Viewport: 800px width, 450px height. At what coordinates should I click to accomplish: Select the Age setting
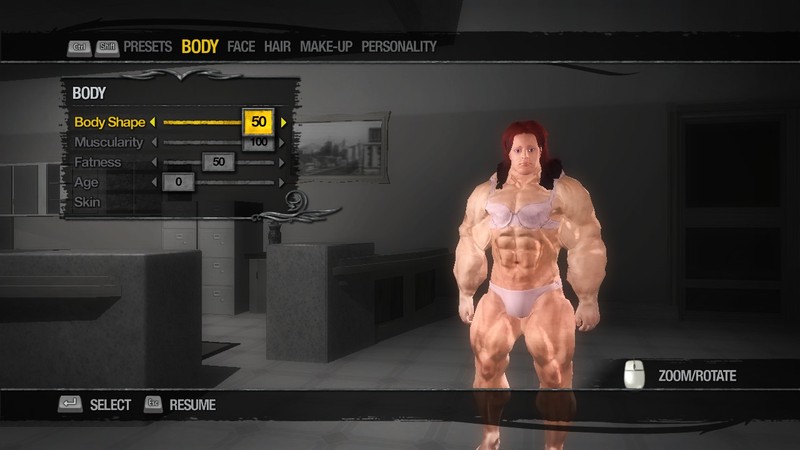[86, 182]
